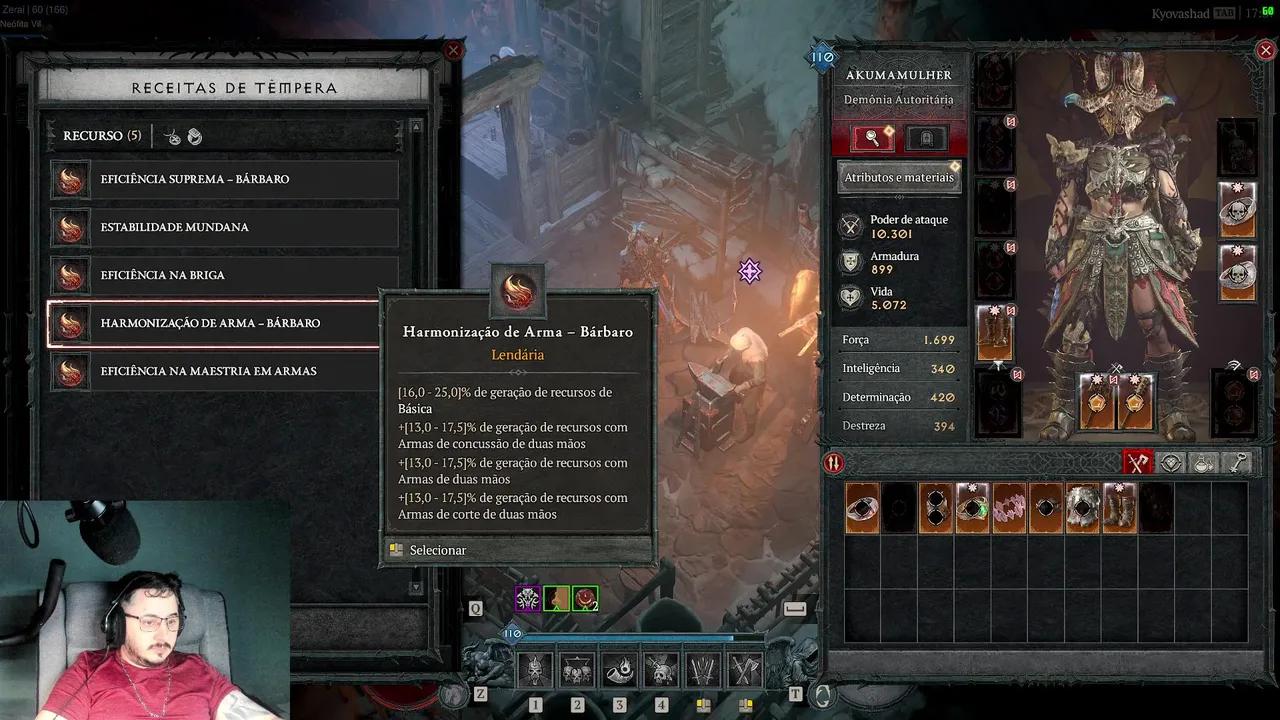Select the equipped boots slot
The width and height of the screenshot is (1280, 720).
click(994, 334)
